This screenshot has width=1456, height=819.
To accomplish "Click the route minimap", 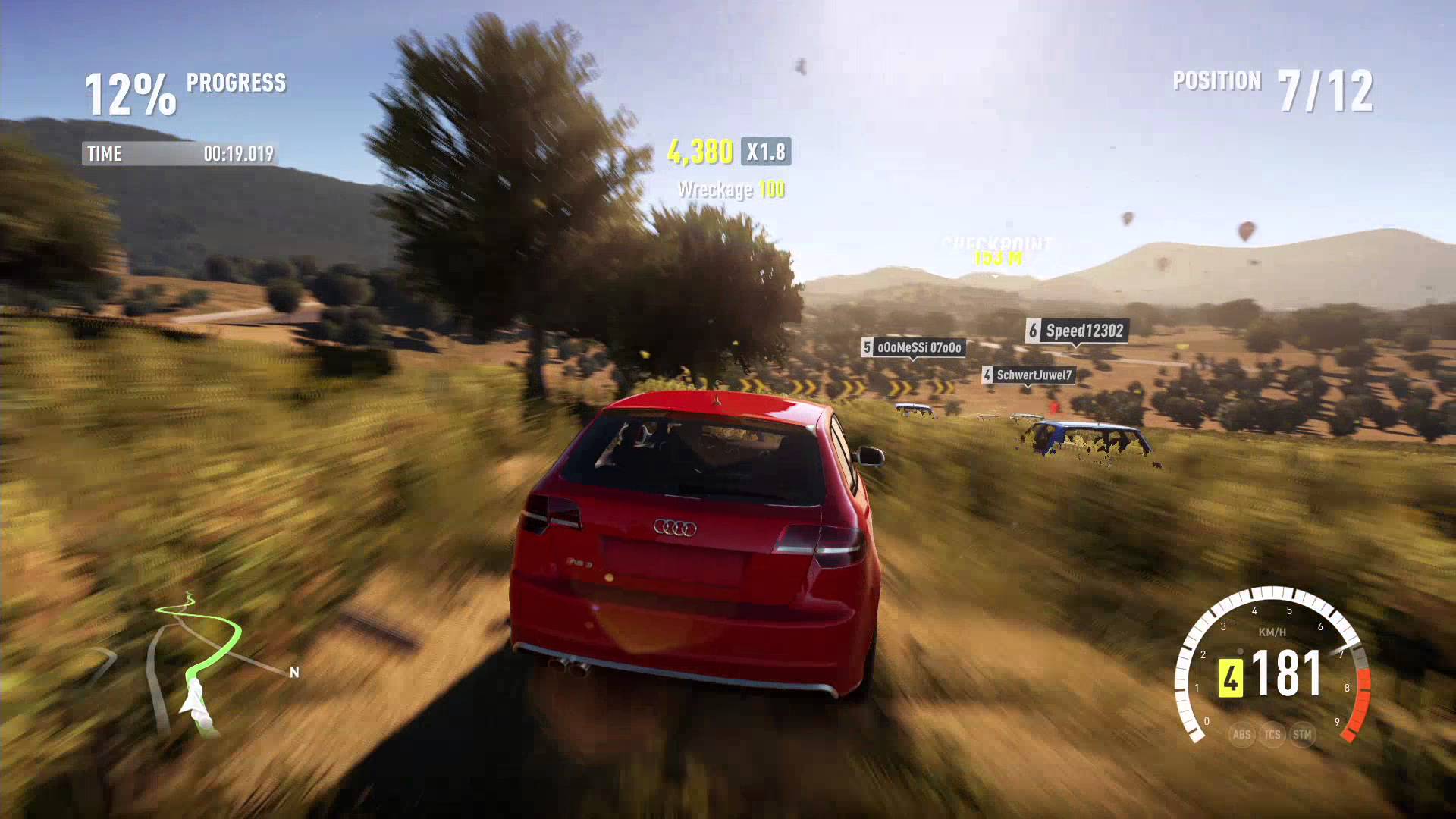I will pos(199,664).
